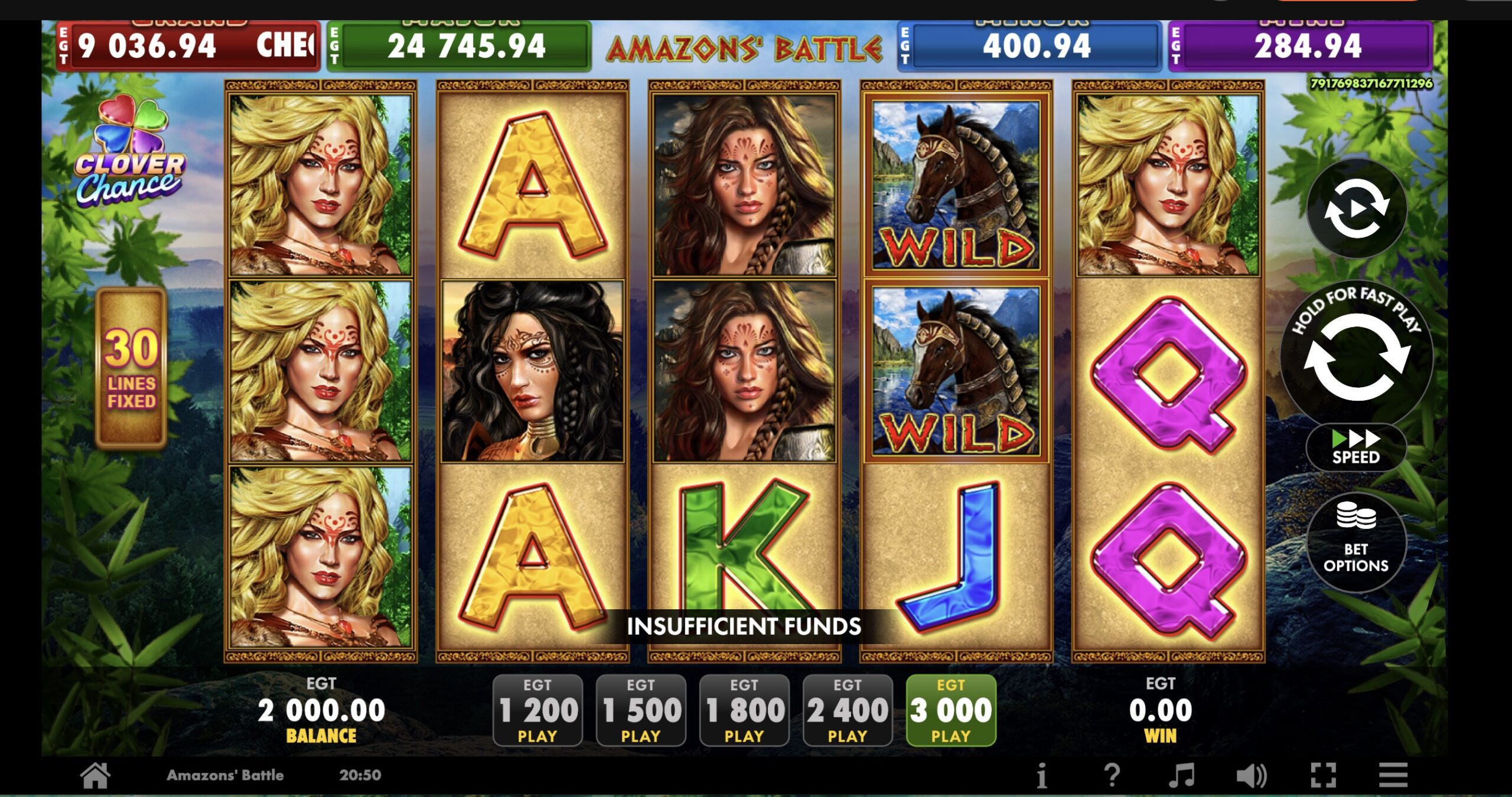Enter fullscreen mode
Image resolution: width=1512 pixels, height=797 pixels.
[1323, 775]
